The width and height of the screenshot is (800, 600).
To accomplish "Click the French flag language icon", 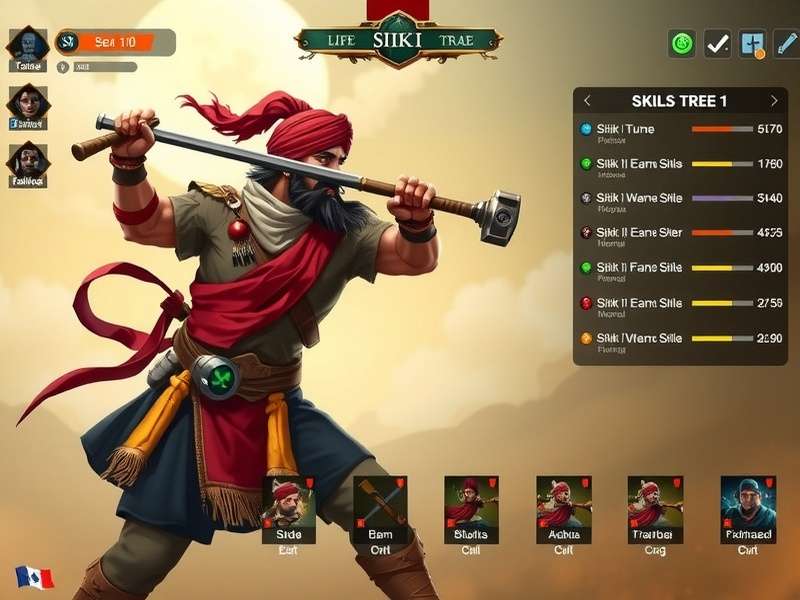I will coord(34,577).
